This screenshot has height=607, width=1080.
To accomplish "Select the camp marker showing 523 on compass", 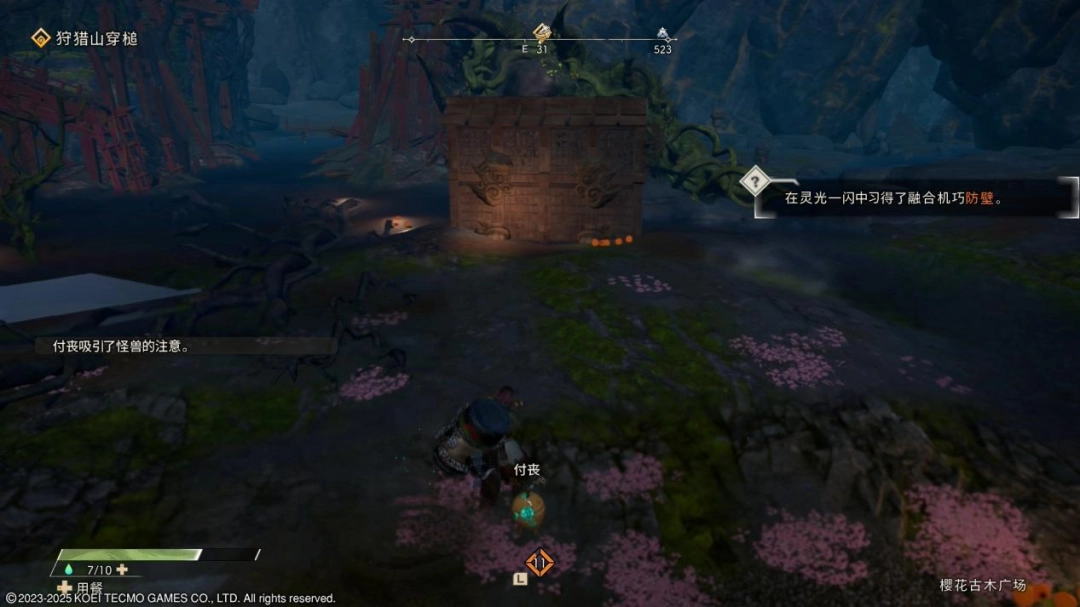I will pos(663,33).
